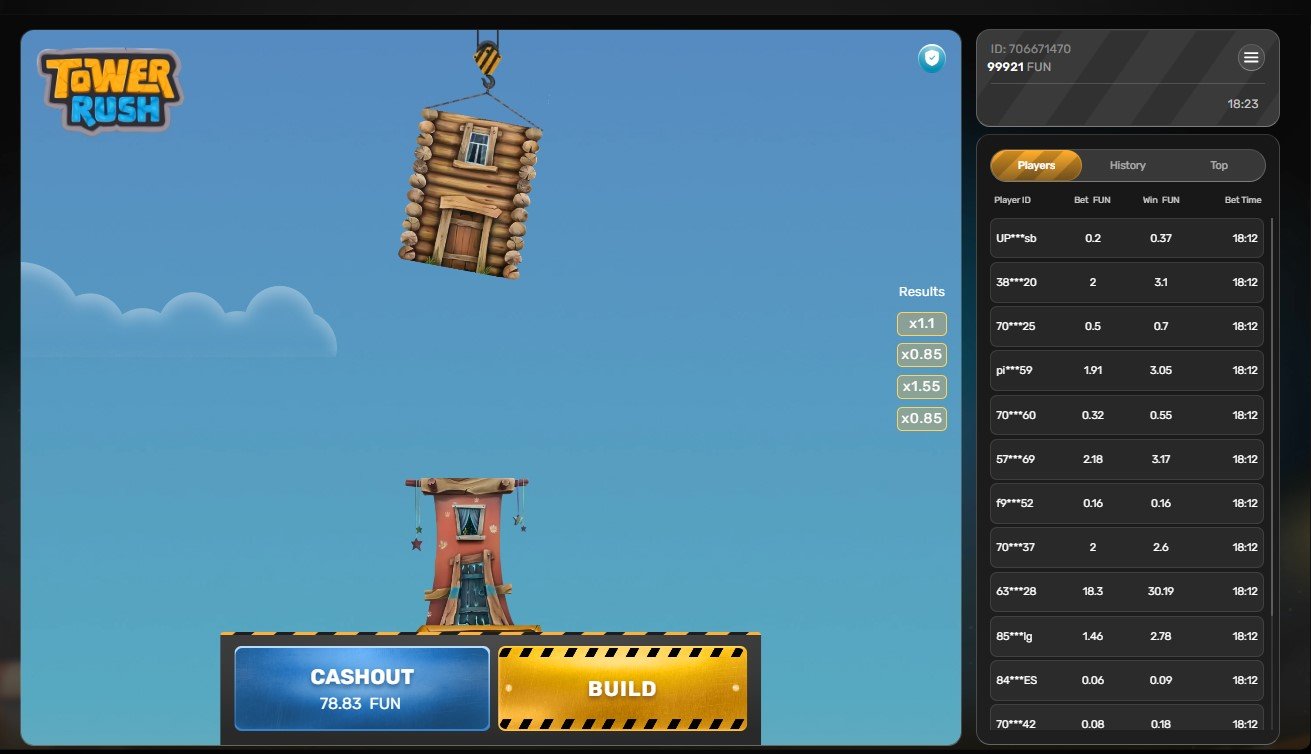1311x754 pixels.
Task: Click the blue shield badge icon
Action: pyautogui.click(x=930, y=59)
